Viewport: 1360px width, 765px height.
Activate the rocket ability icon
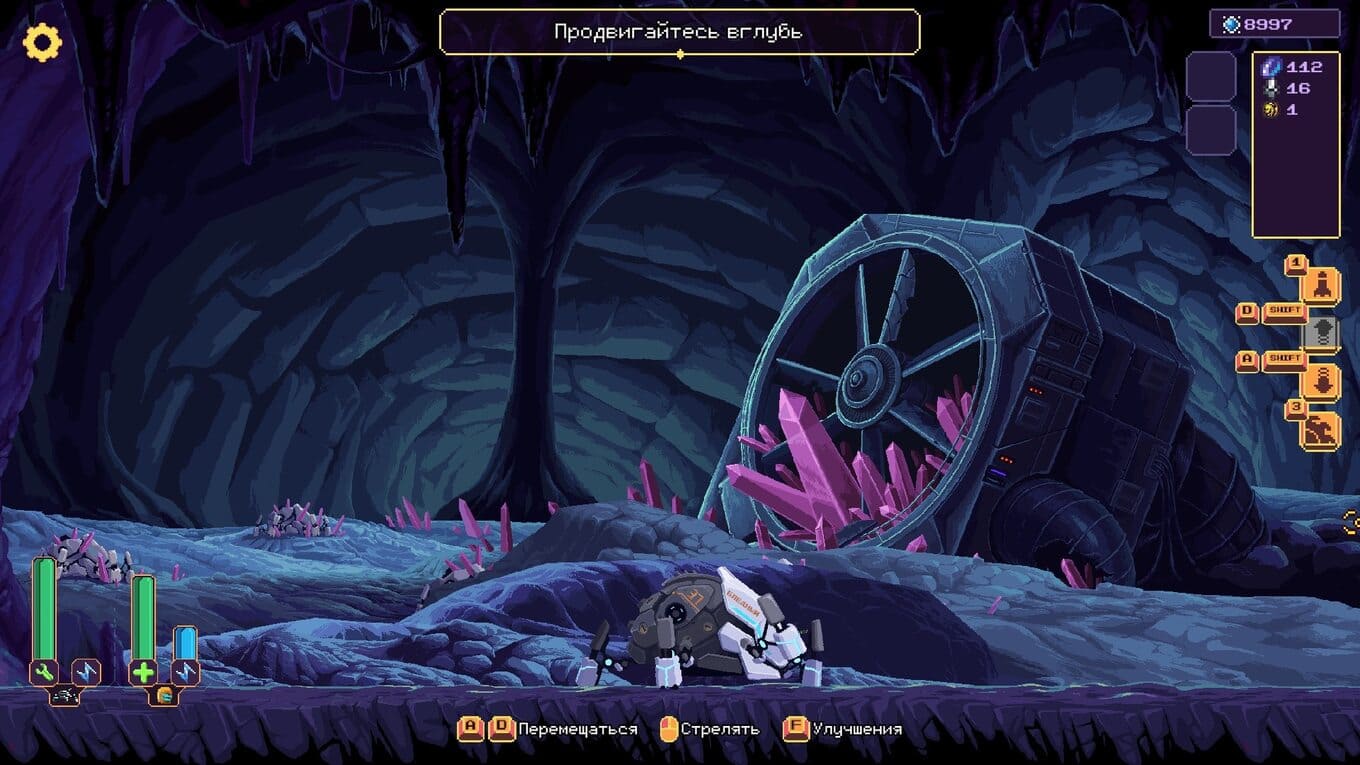point(1322,285)
